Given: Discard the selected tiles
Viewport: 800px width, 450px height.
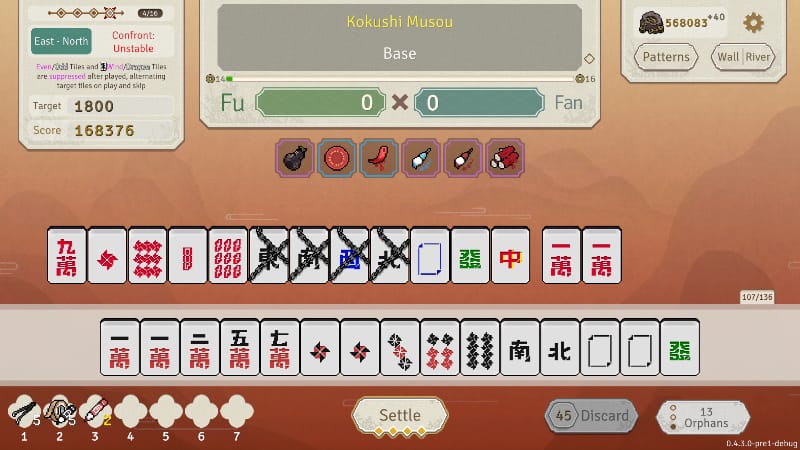Looking at the screenshot, I should pos(591,415).
